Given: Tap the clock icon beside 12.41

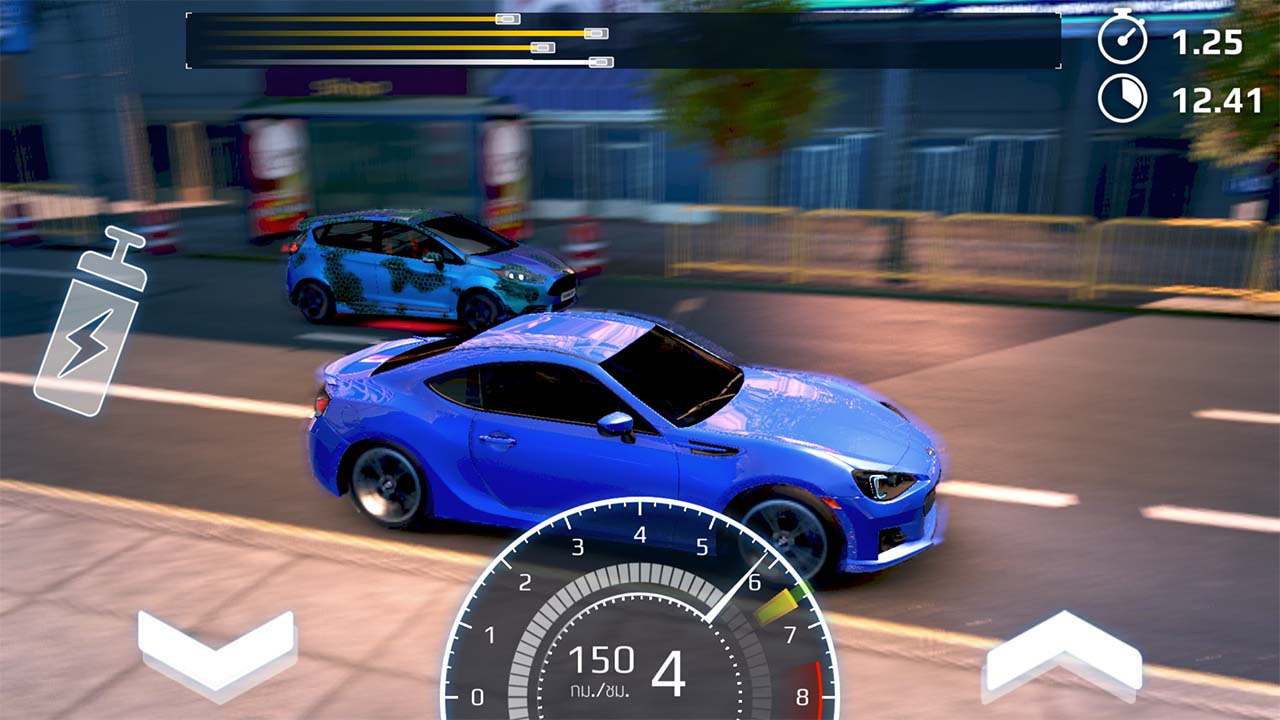Looking at the screenshot, I should (x=1125, y=95).
